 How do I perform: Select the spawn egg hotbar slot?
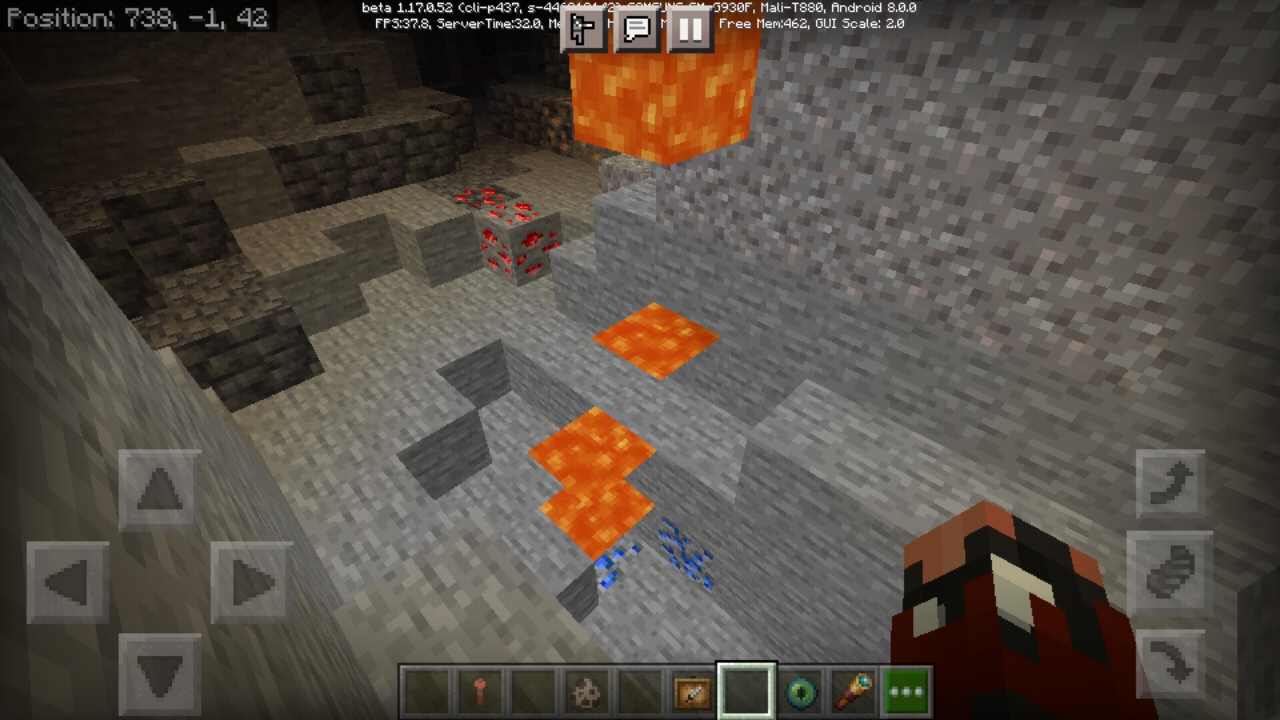pyautogui.click(x=585, y=691)
